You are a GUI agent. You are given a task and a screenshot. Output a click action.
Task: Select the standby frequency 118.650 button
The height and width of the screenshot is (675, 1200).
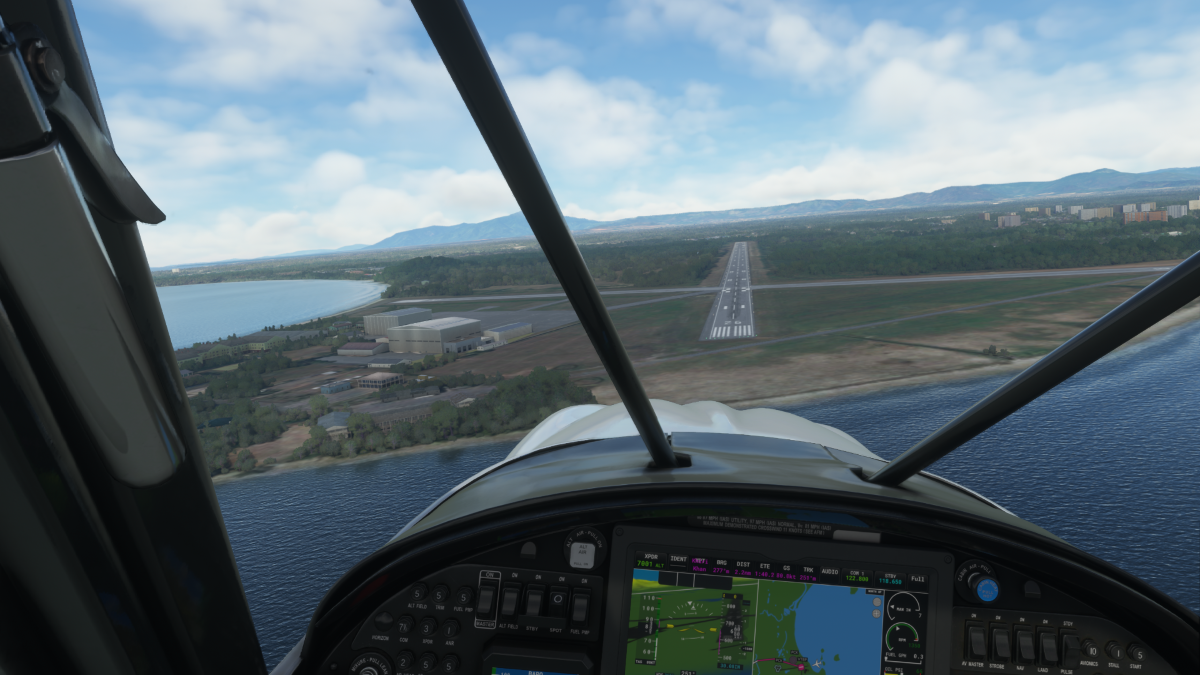888,578
